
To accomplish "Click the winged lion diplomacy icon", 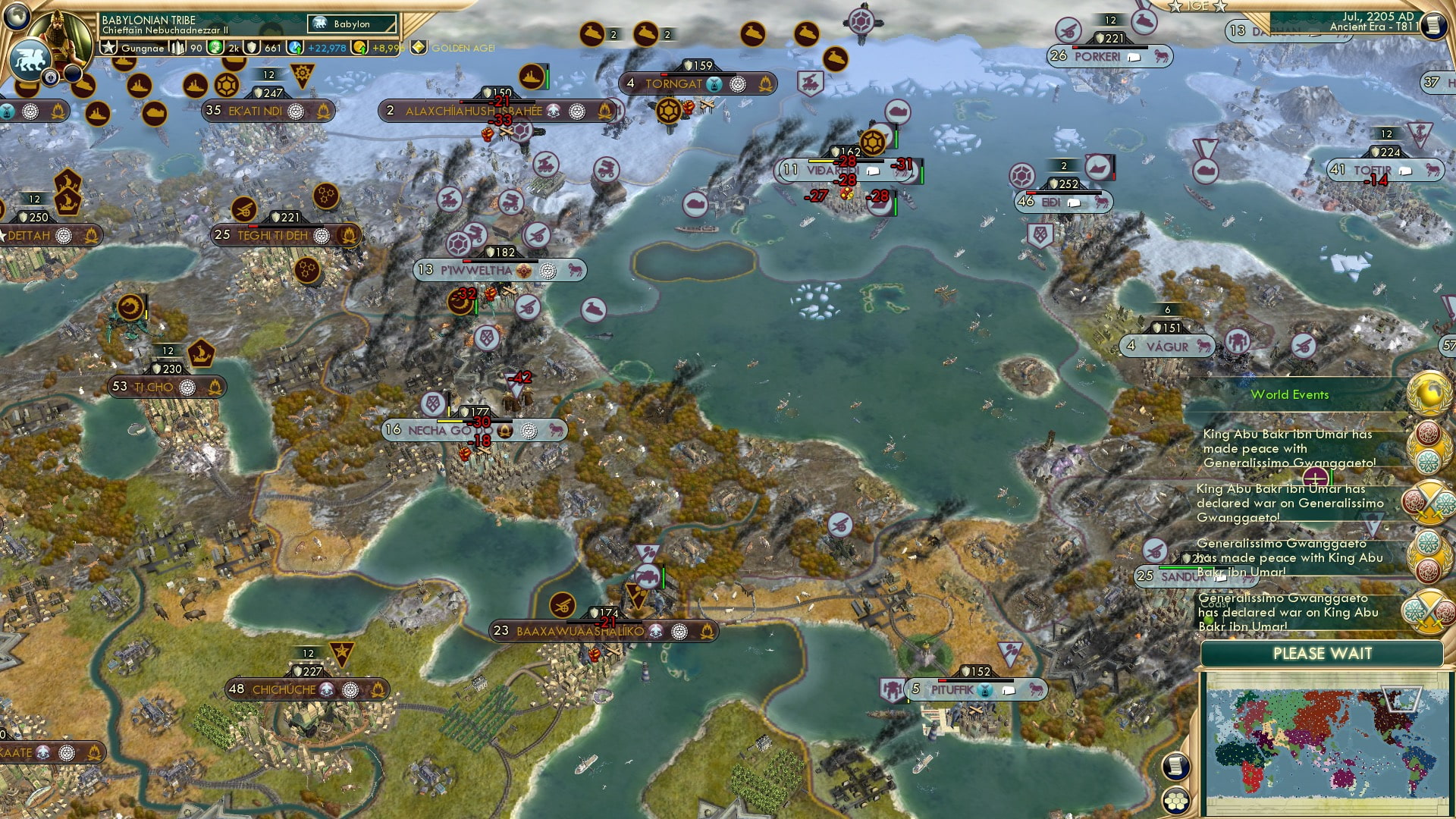I will click(30, 60).
